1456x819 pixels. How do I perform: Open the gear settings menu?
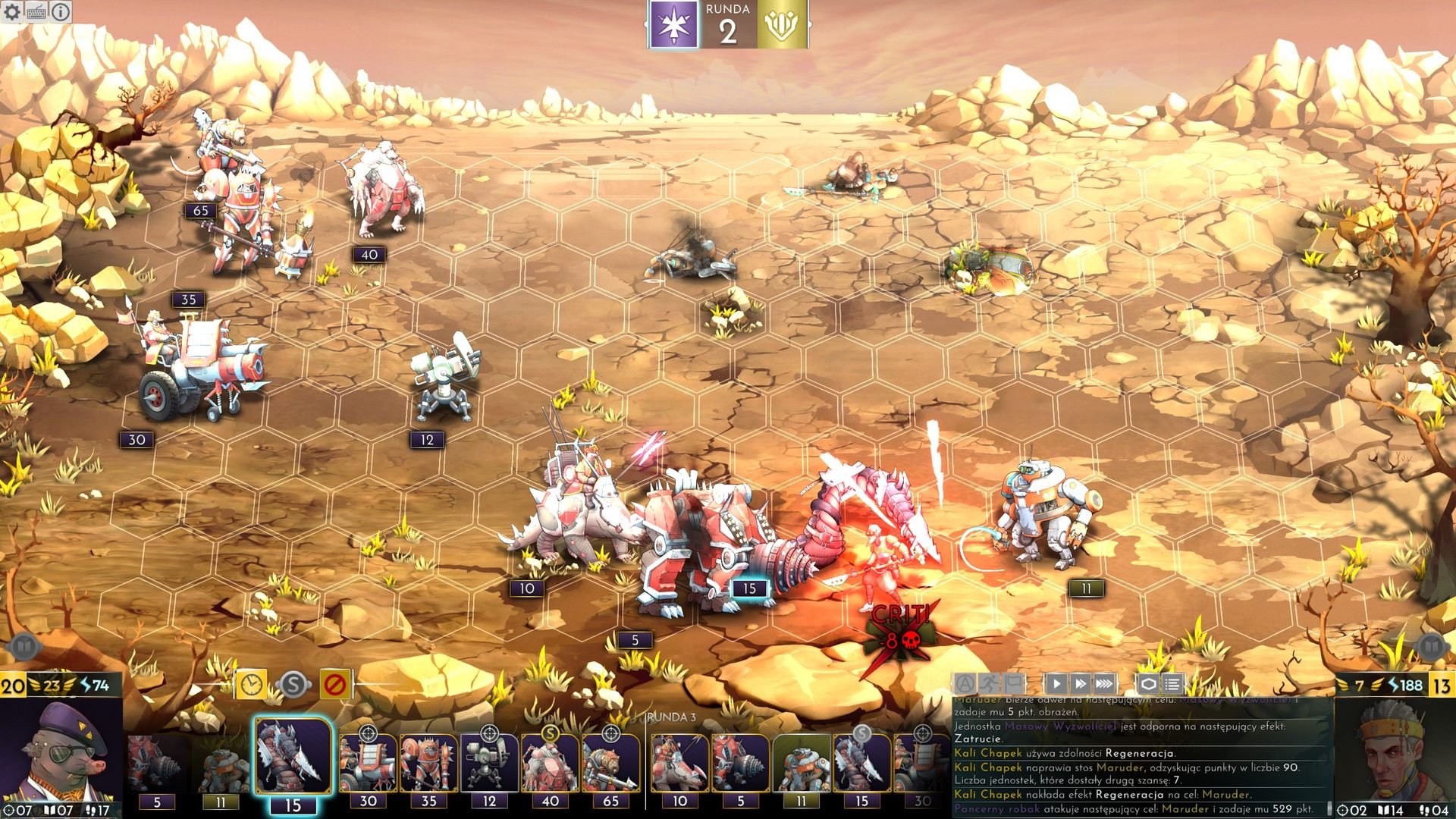(x=12, y=11)
